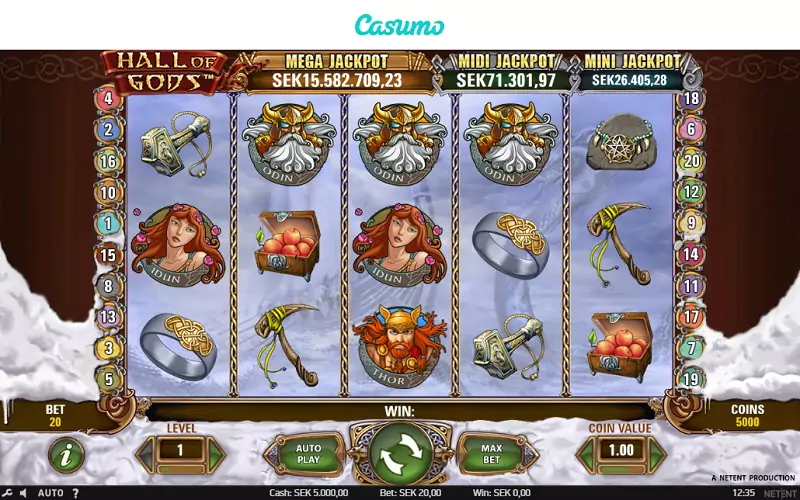
Task: Raise the coin value
Action: [x=654, y=452]
